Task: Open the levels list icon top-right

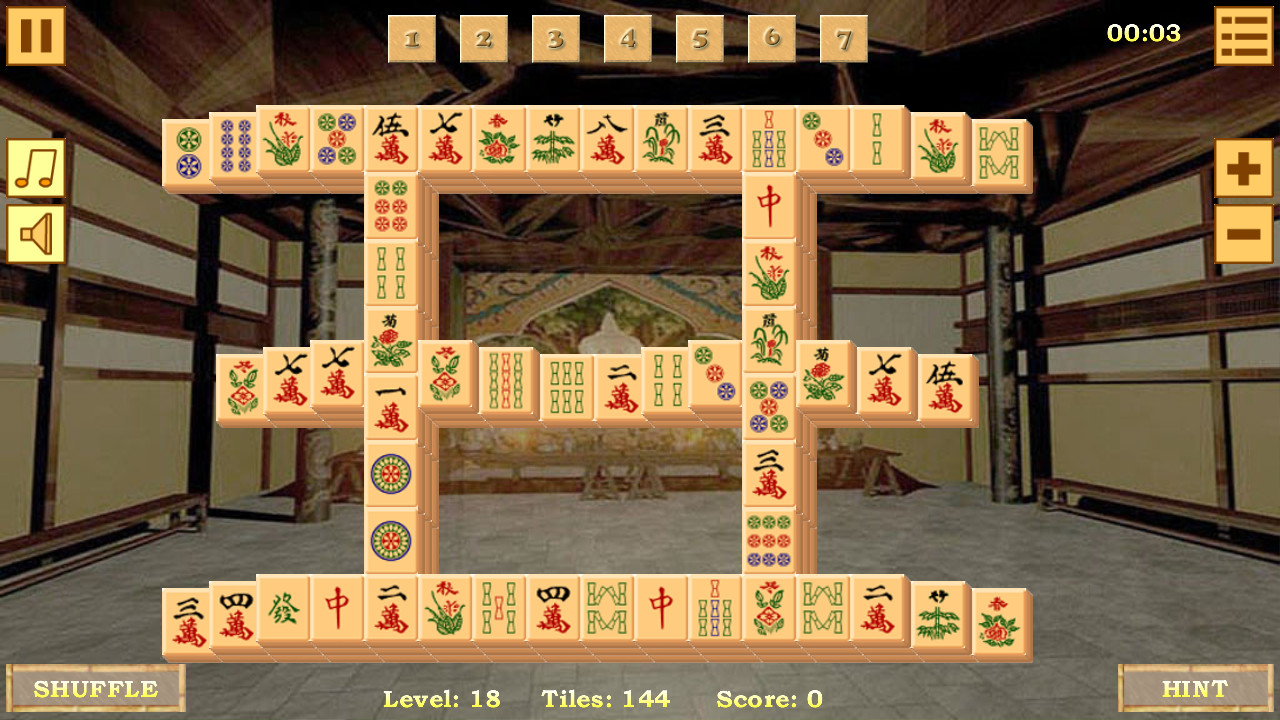Action: [1242, 33]
